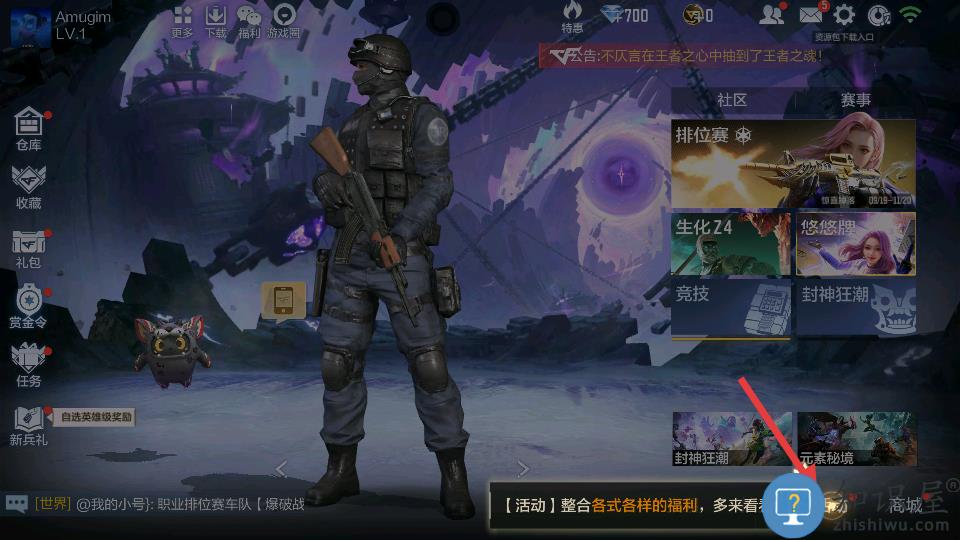Switch to the 社区 community tab
The image size is (960, 540).
click(732, 100)
